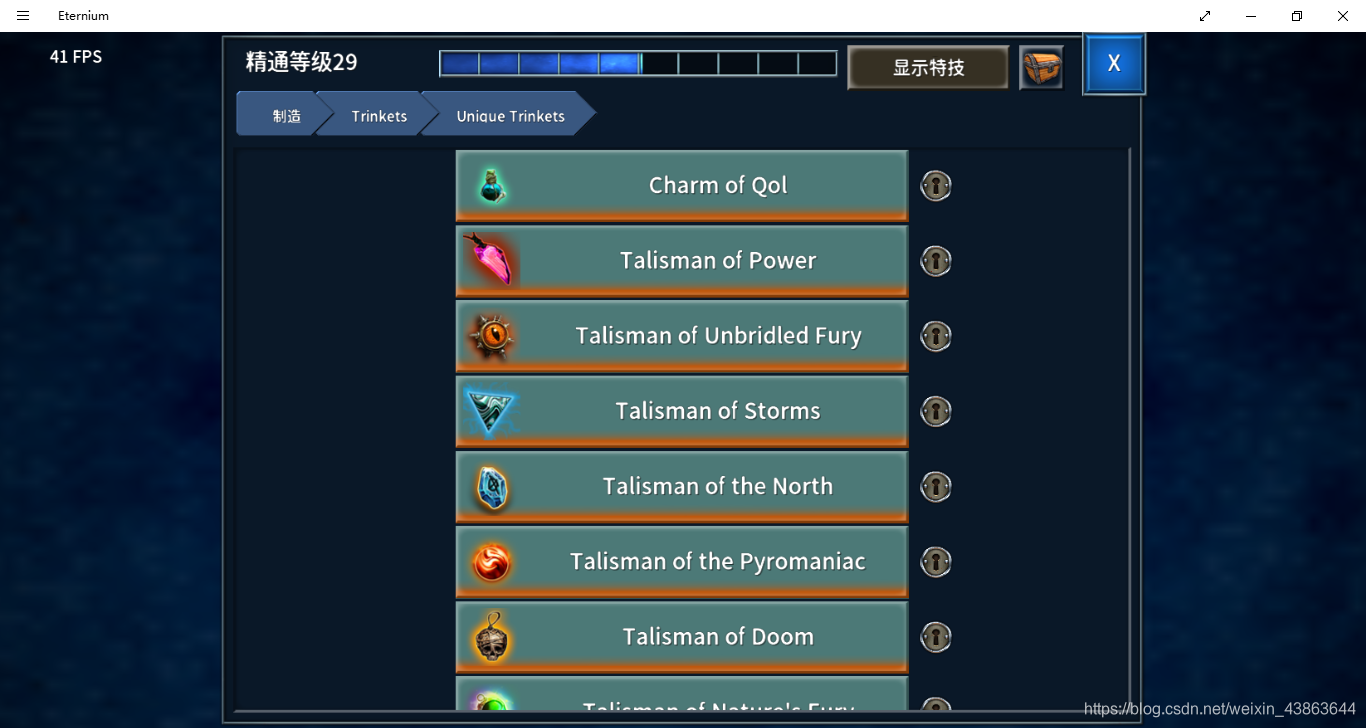Open the hamburger menu in the title bar
The image size is (1366, 728).
tap(23, 16)
